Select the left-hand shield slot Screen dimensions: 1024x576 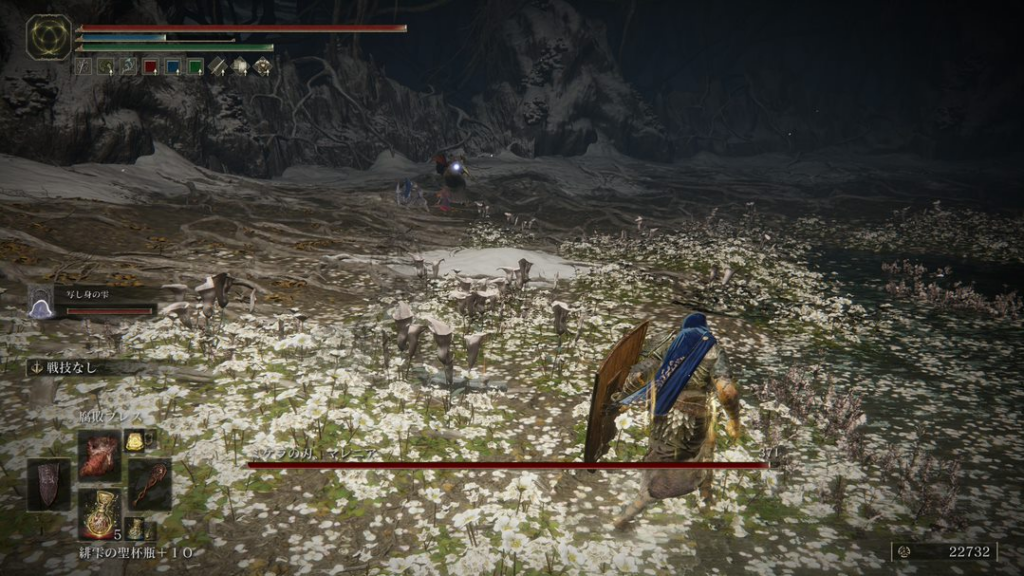(48, 484)
